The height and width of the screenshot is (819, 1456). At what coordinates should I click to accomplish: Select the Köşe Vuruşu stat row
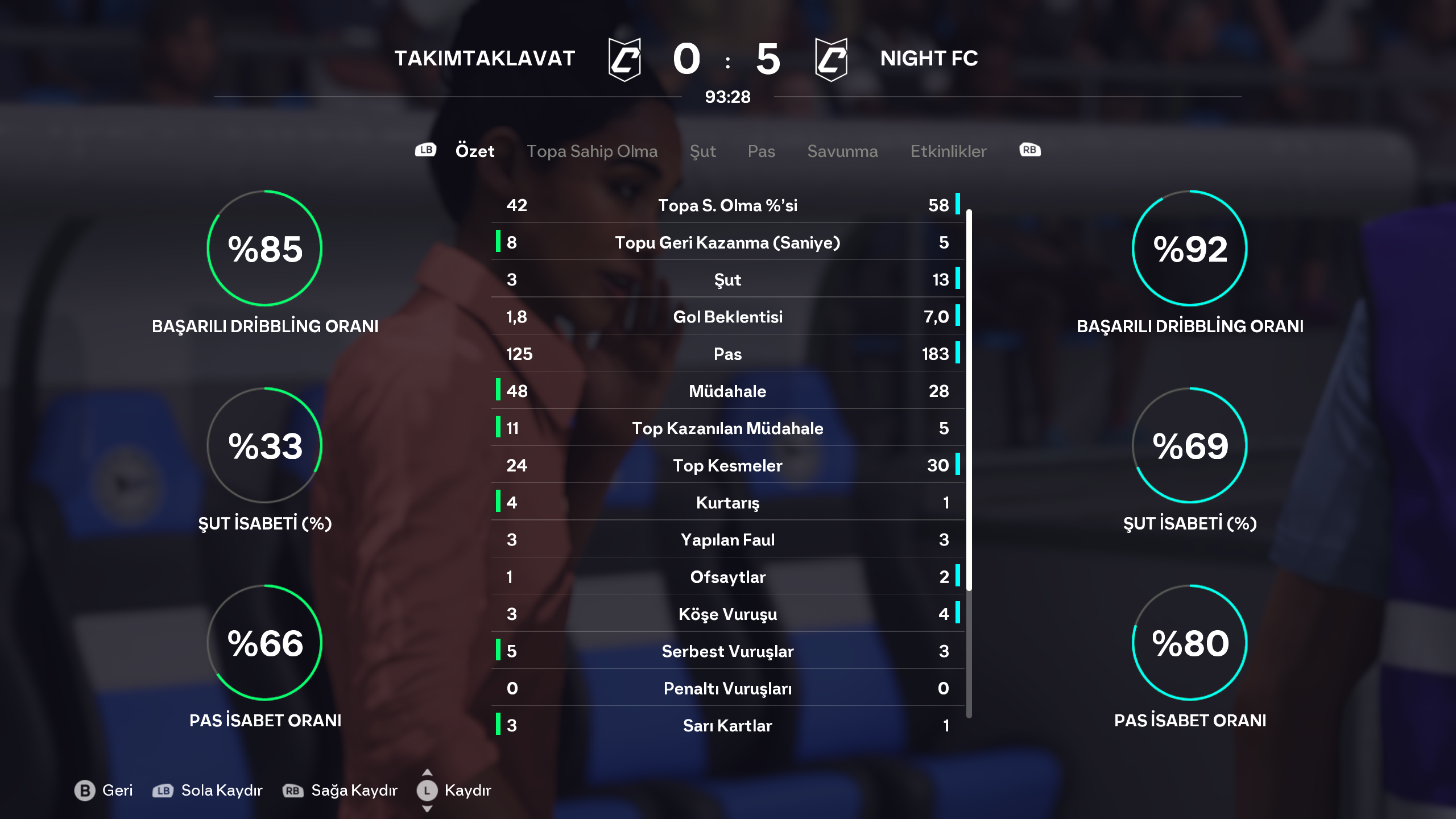coord(727,614)
